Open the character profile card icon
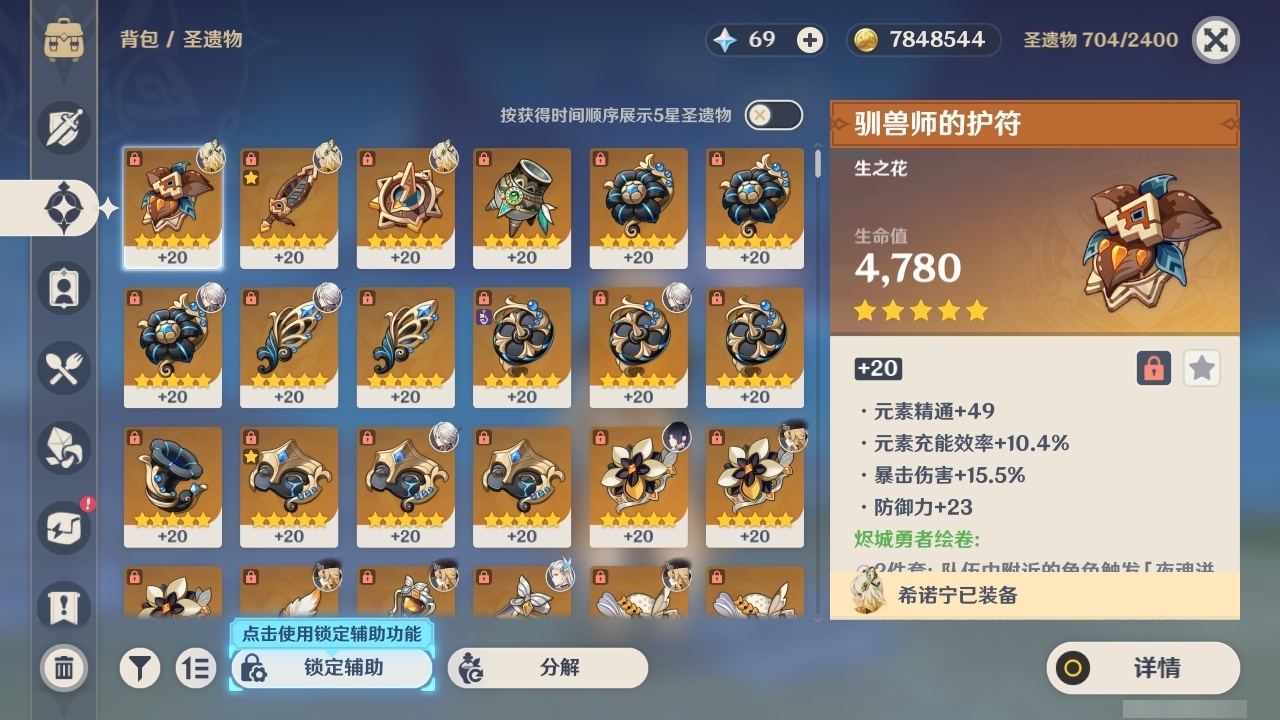Viewport: 1280px width, 720px height. pyautogui.click(x=63, y=288)
